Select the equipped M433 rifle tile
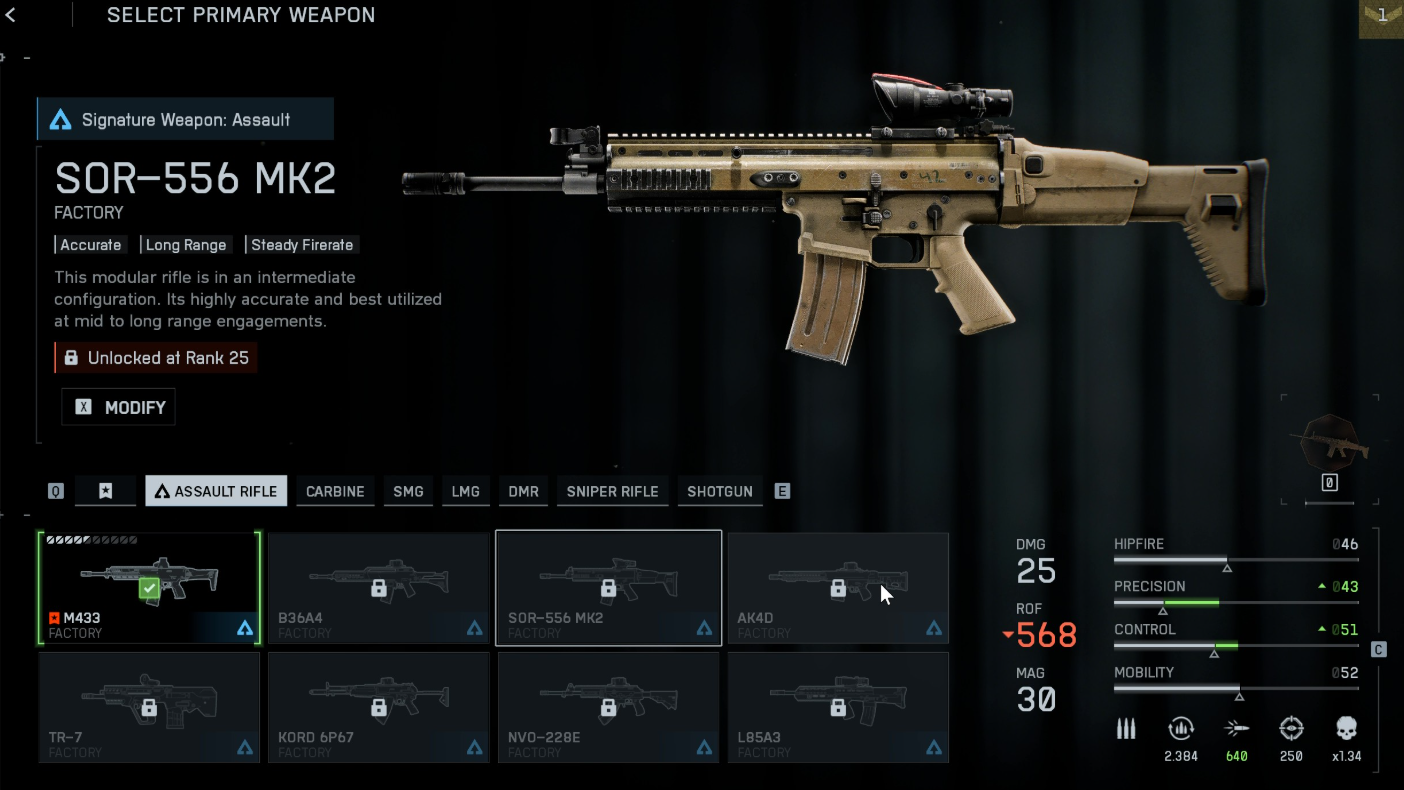This screenshot has width=1404, height=790. [149, 588]
